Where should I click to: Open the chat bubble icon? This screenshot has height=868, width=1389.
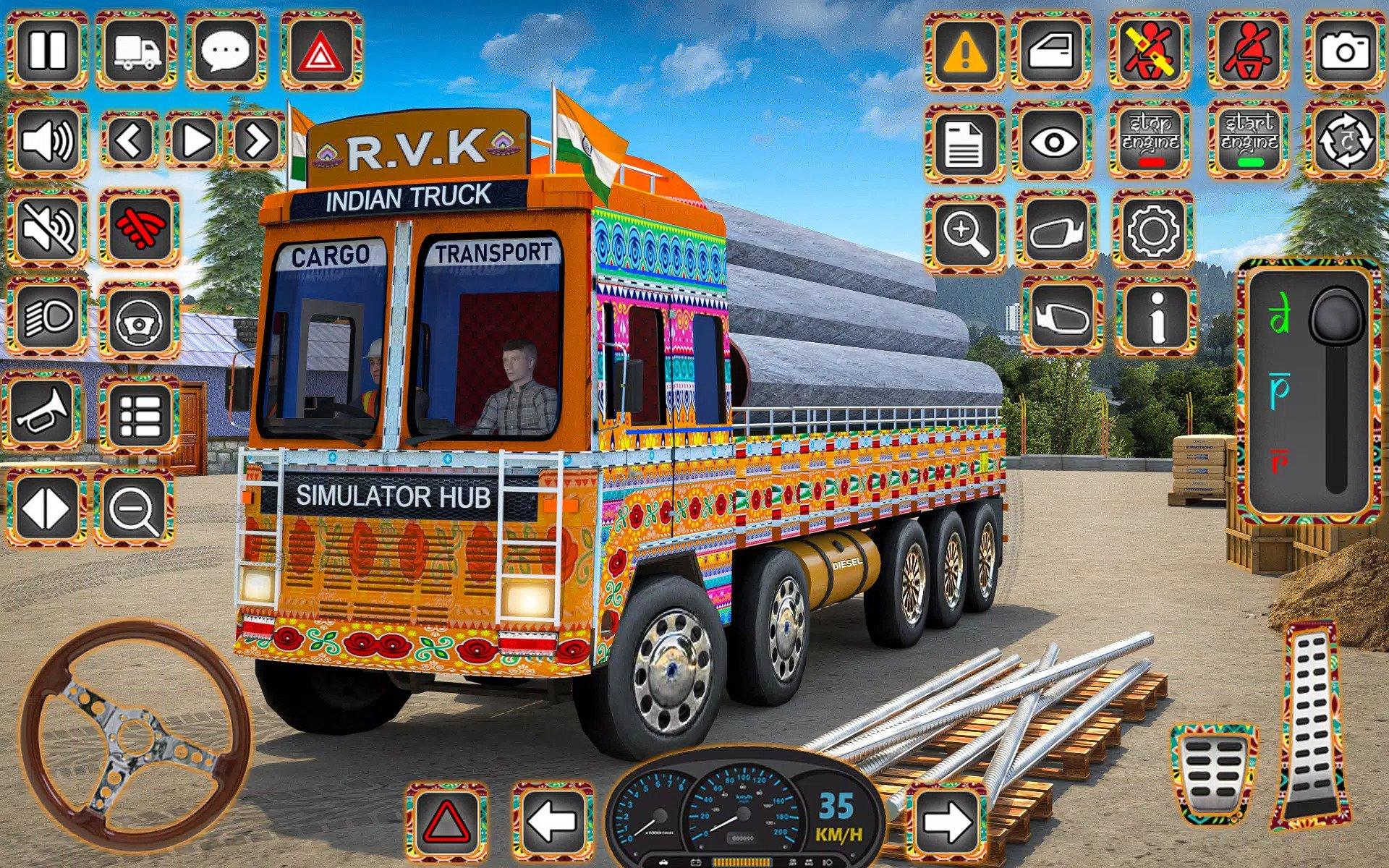click(224, 50)
